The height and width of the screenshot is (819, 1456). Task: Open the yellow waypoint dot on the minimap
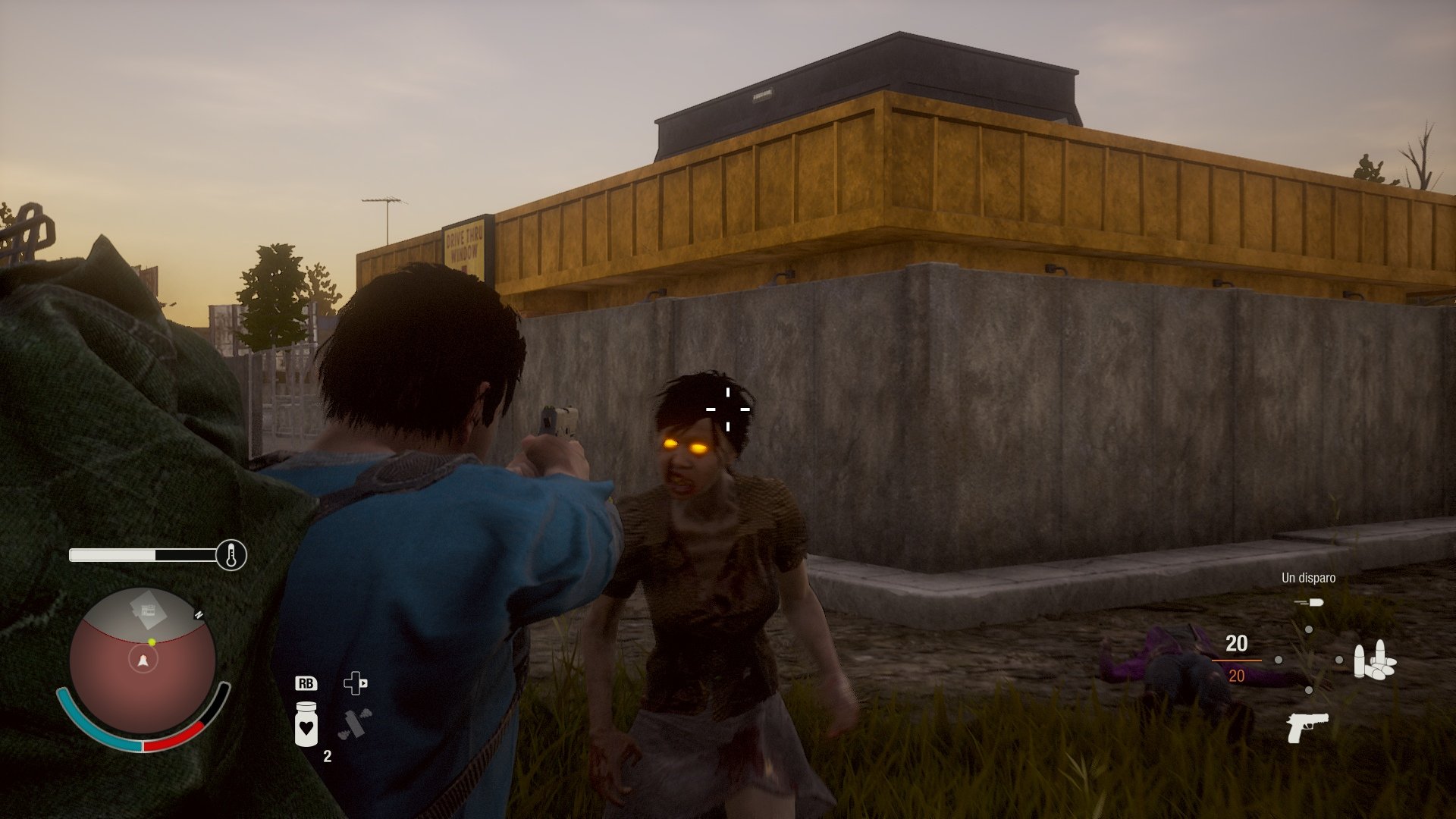[x=152, y=642]
